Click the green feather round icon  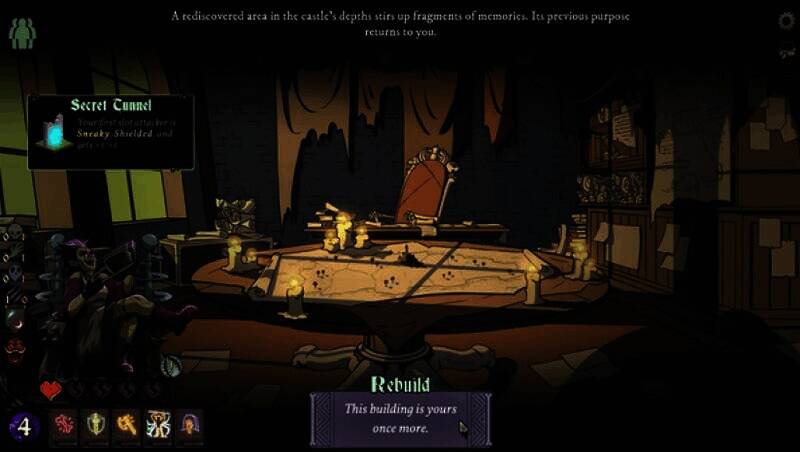click(x=171, y=366)
